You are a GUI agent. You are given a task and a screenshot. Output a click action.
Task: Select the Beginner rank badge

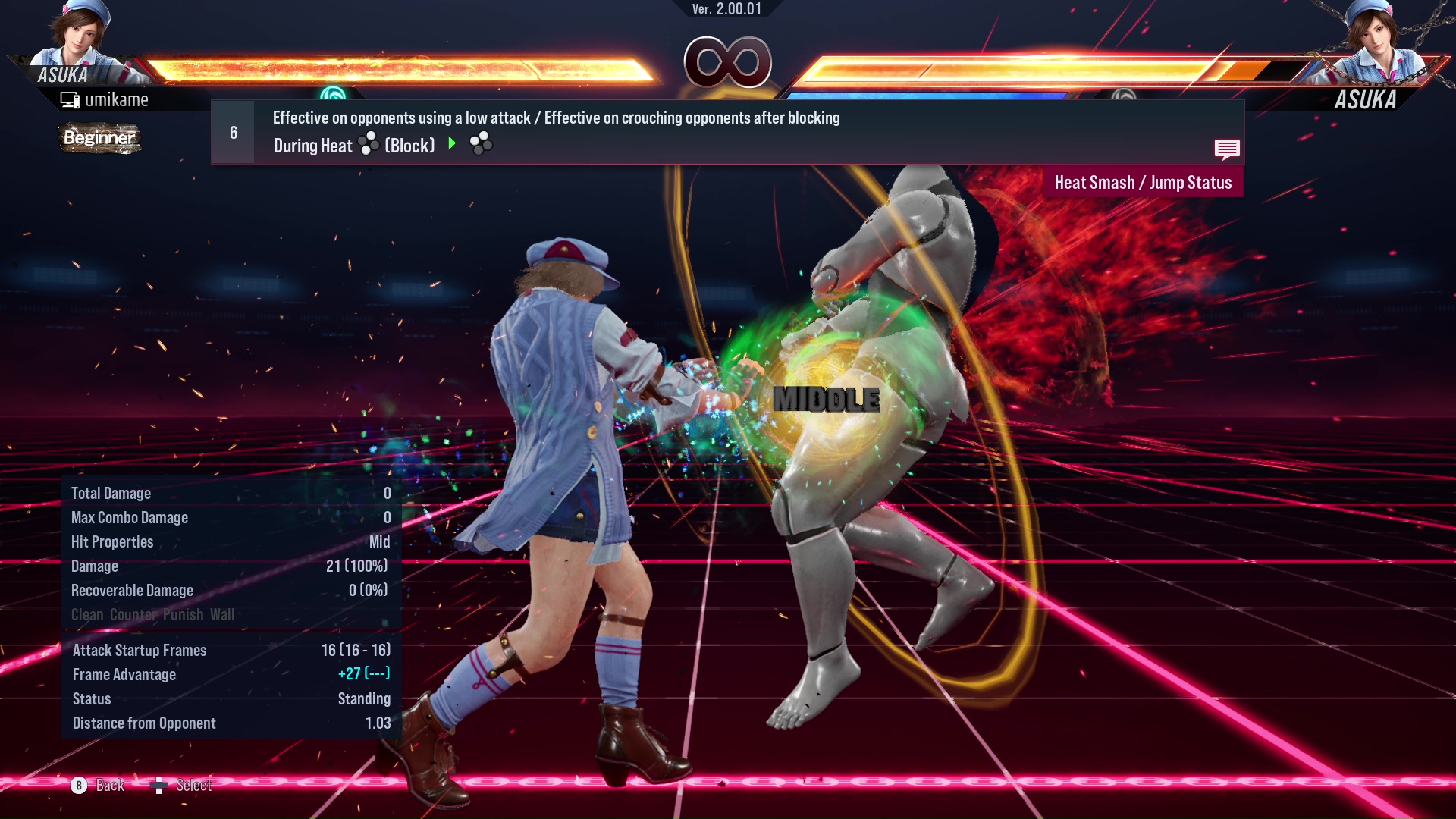(99, 139)
